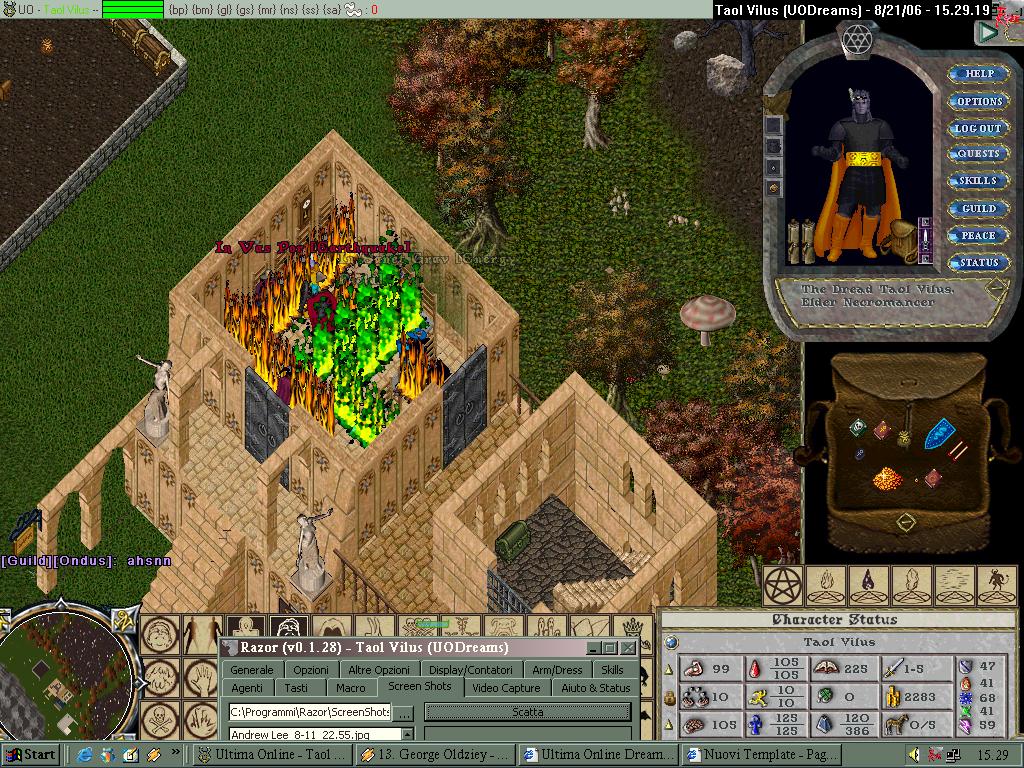Click the Log Out button
The height and width of the screenshot is (768, 1024).
tap(978, 128)
